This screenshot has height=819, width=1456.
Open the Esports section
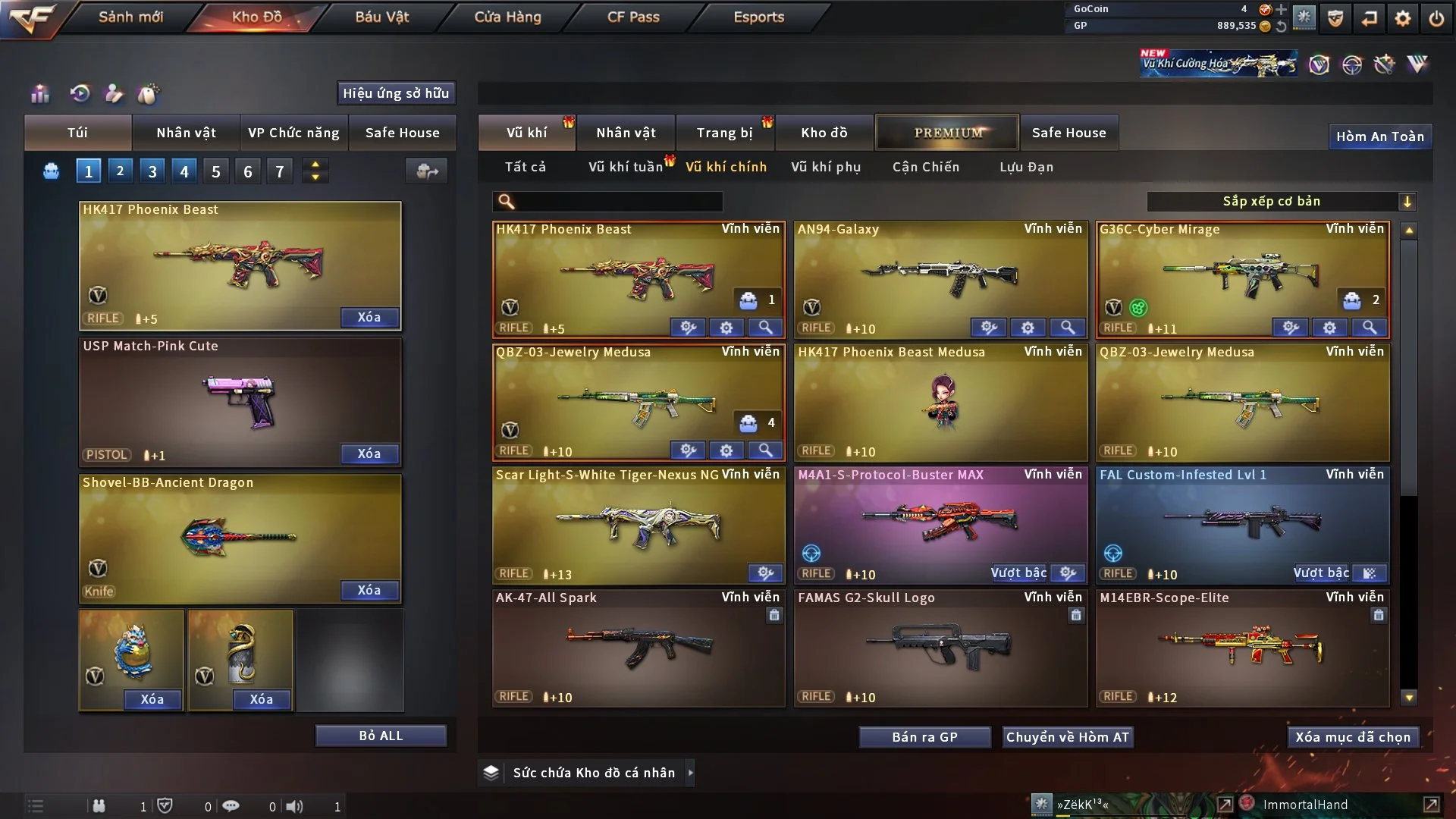click(758, 17)
